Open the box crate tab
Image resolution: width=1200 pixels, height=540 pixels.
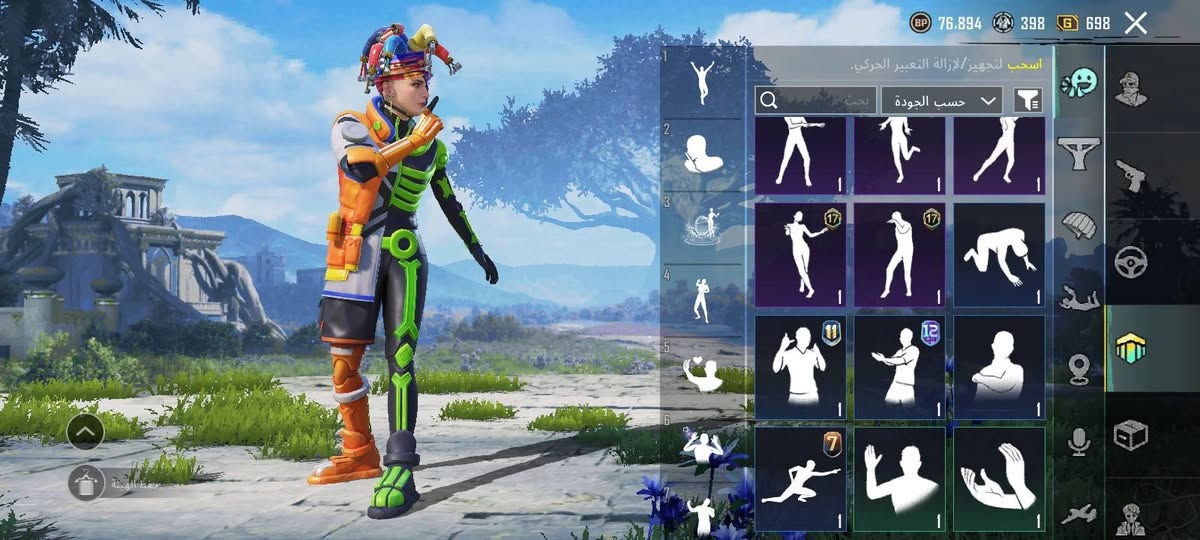[1130, 435]
